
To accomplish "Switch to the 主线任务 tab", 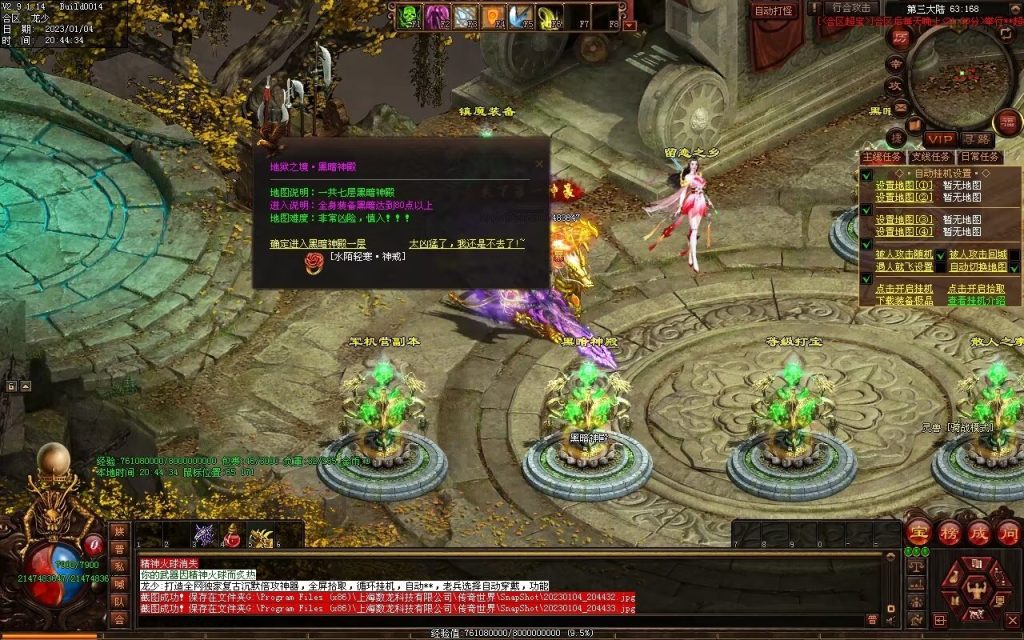I will (x=883, y=156).
